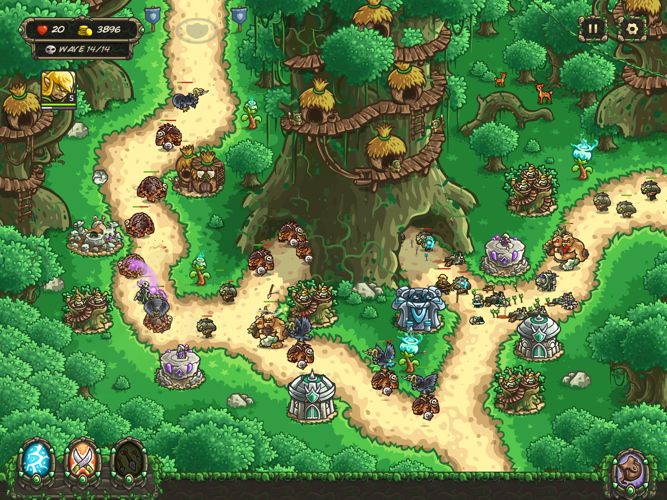Call reinforcements with the crossed blades ability
667x500 pixels.
coord(82,462)
